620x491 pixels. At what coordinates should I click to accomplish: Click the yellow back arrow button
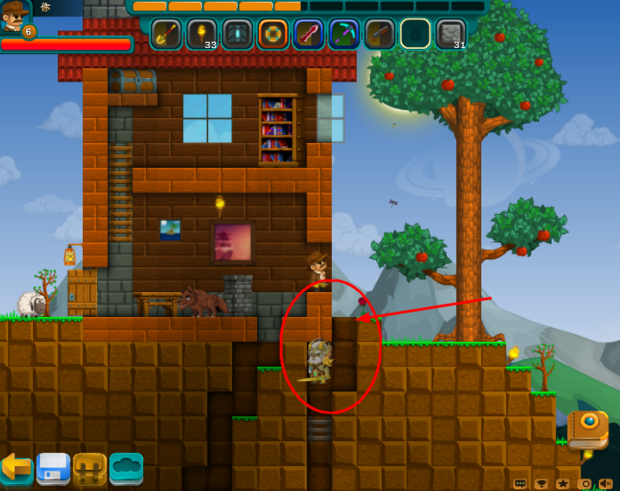click(16, 467)
